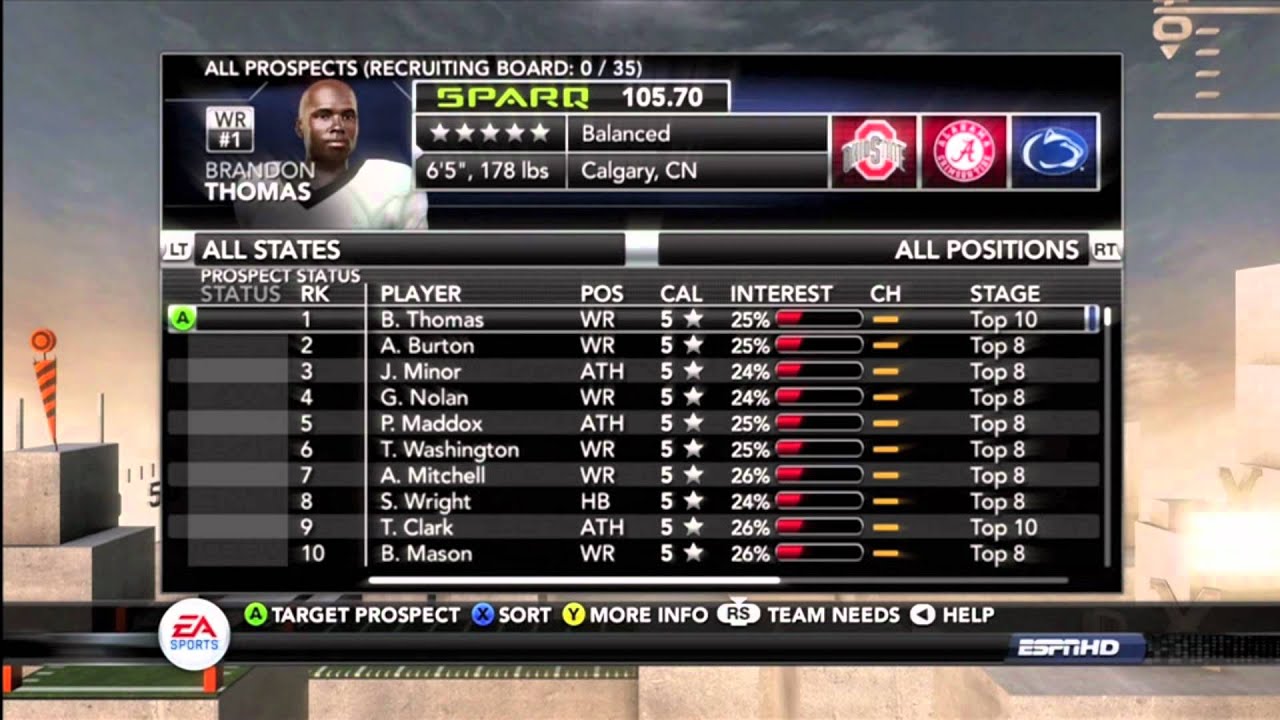The width and height of the screenshot is (1280, 720).
Task: Sort prospects by Interest column header
Action: click(781, 294)
